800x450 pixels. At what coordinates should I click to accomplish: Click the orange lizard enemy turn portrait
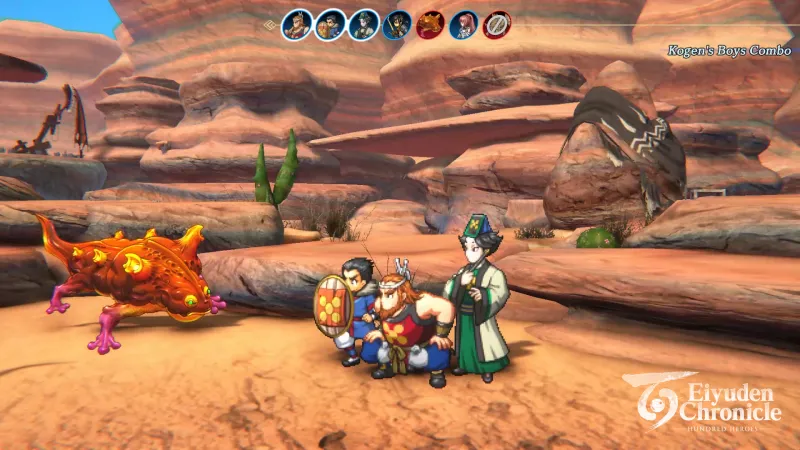point(430,24)
